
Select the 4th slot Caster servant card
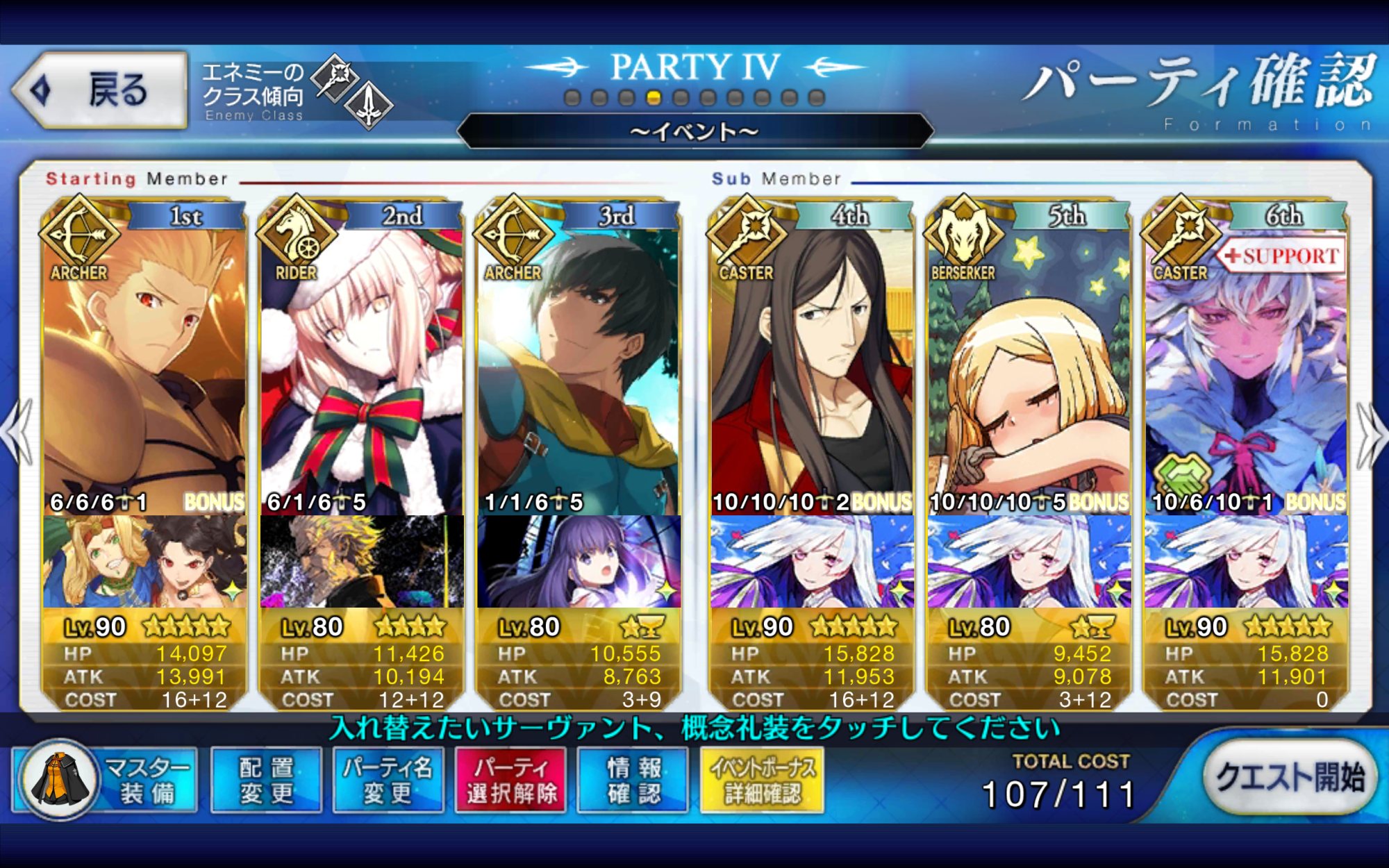pos(811,368)
